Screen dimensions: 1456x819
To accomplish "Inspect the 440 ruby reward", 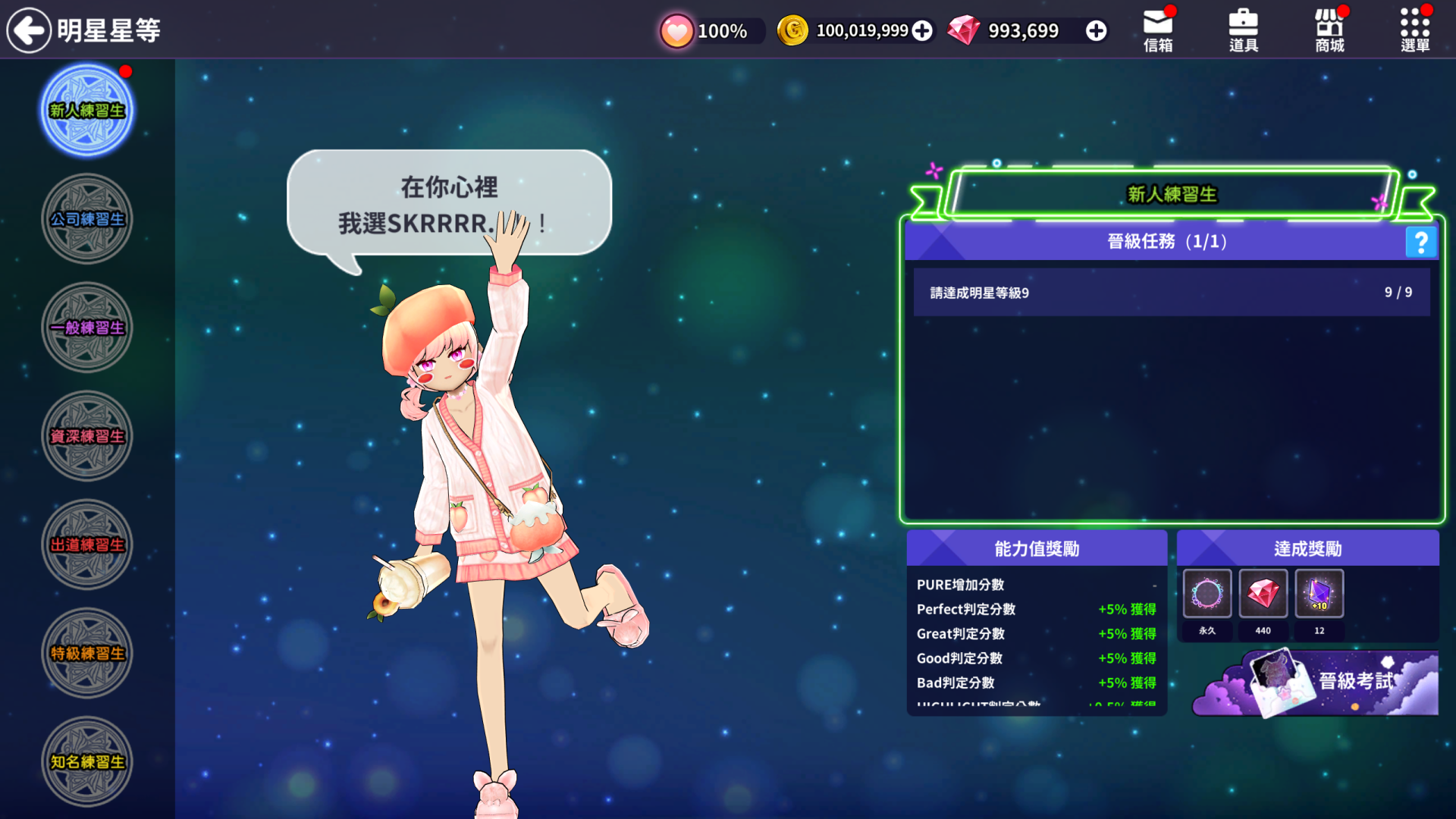I will tap(1263, 594).
